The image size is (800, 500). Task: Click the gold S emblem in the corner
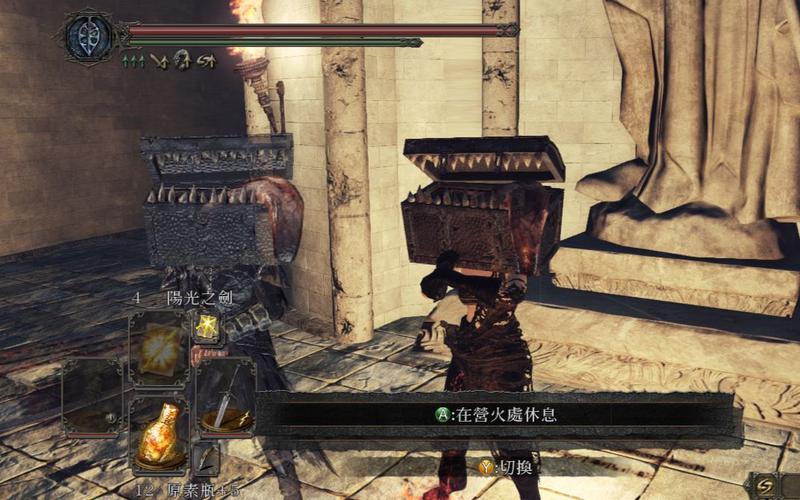(769, 484)
